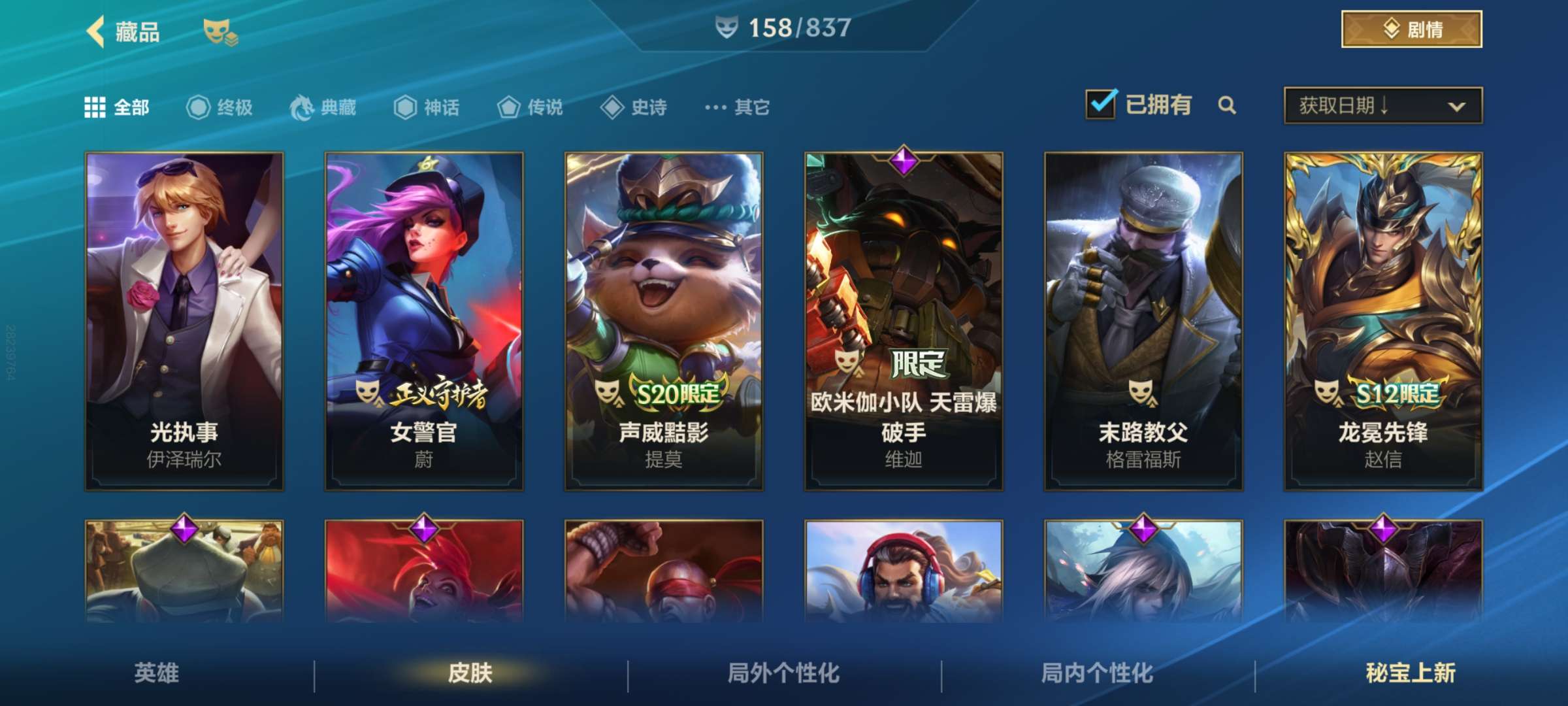Collapse the 全部 category grid view

[97, 107]
